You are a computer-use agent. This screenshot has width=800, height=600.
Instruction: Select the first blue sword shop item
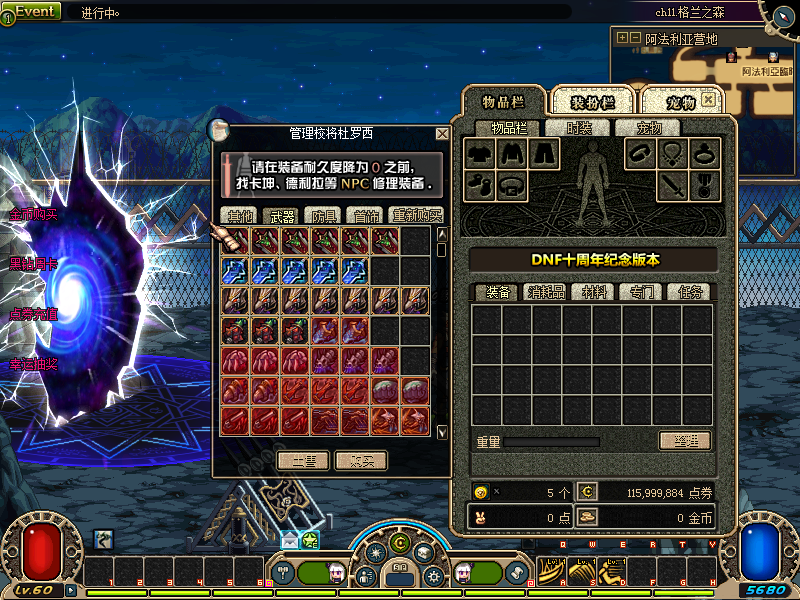click(x=235, y=272)
